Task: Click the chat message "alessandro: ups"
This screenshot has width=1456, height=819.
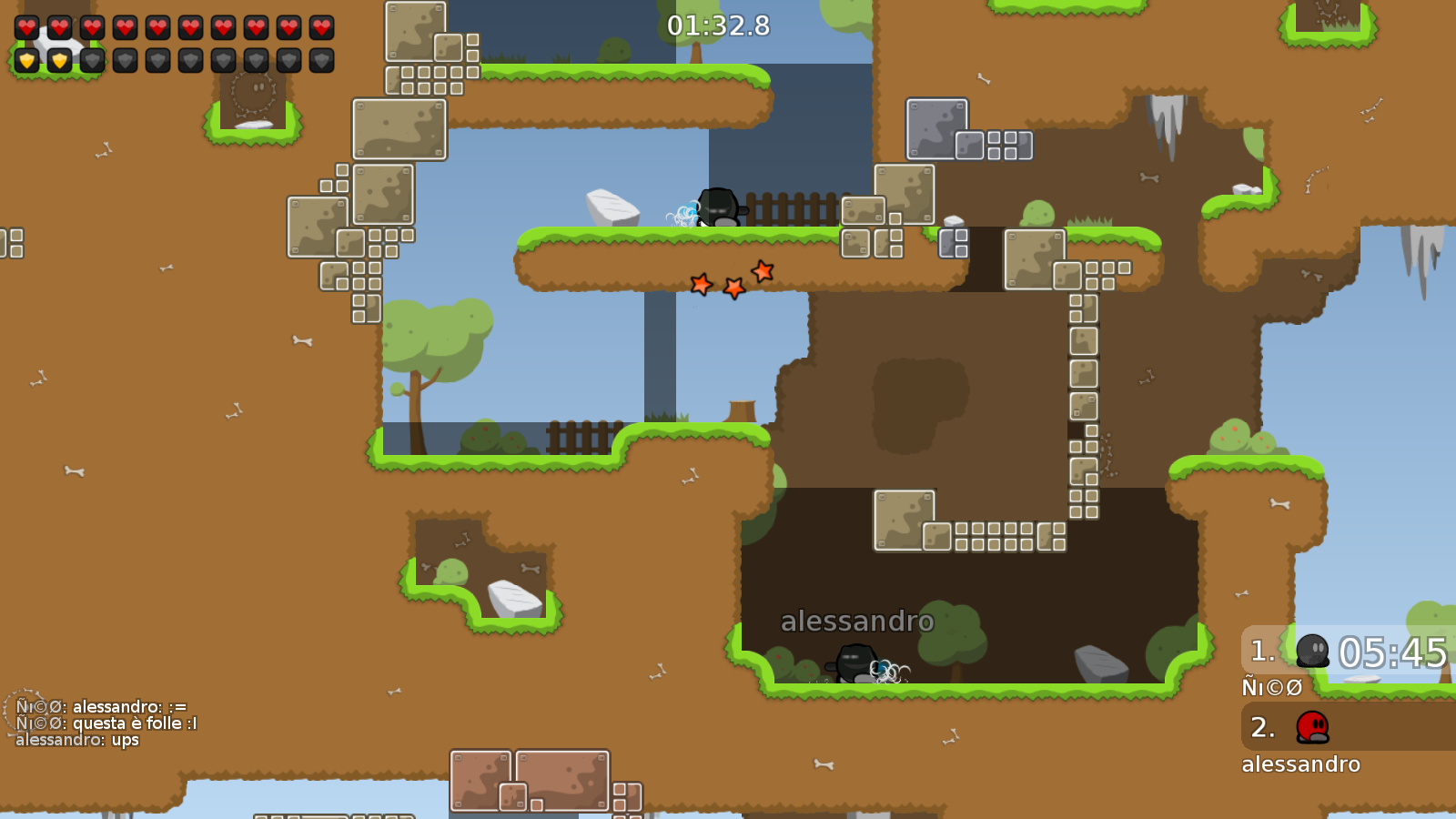Action: point(78,740)
